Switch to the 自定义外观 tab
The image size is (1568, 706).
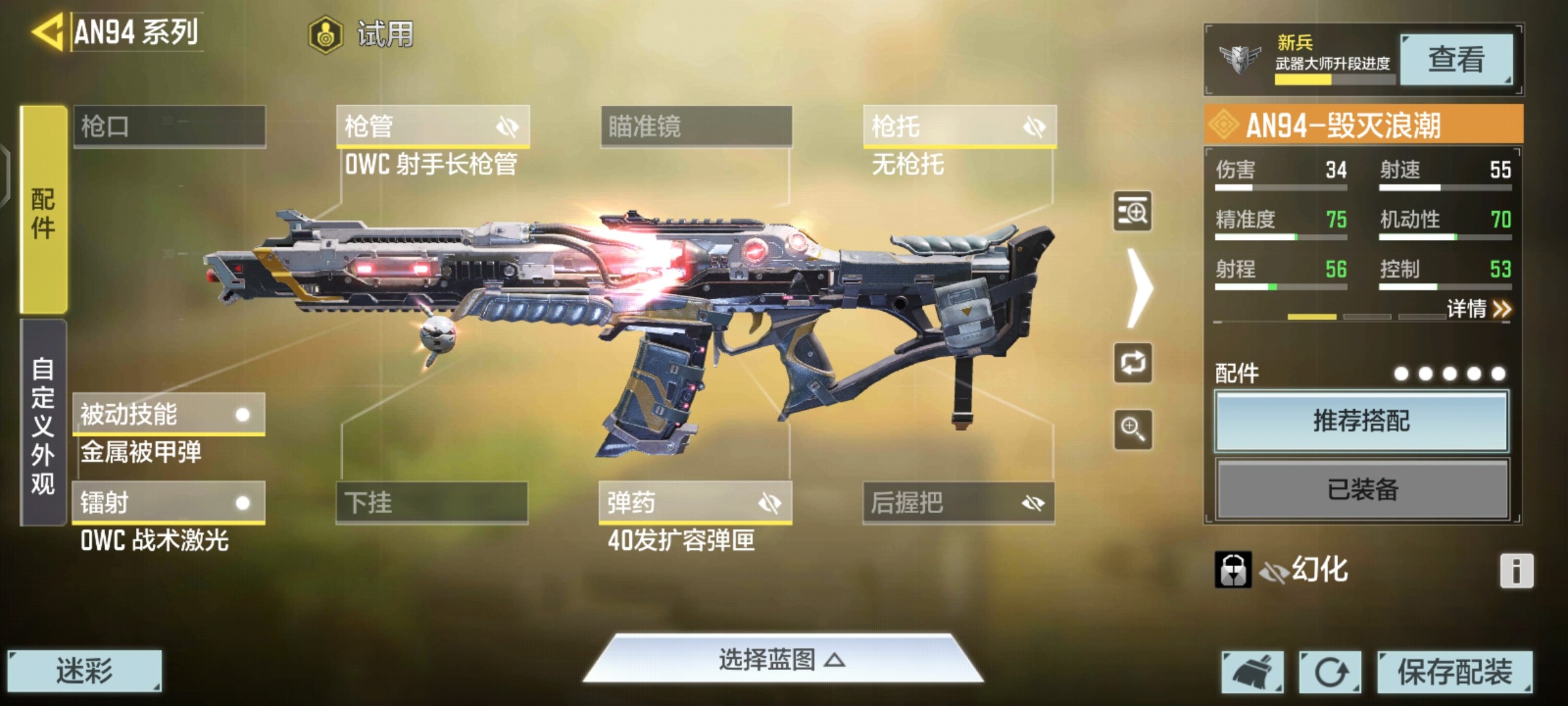tap(43, 424)
